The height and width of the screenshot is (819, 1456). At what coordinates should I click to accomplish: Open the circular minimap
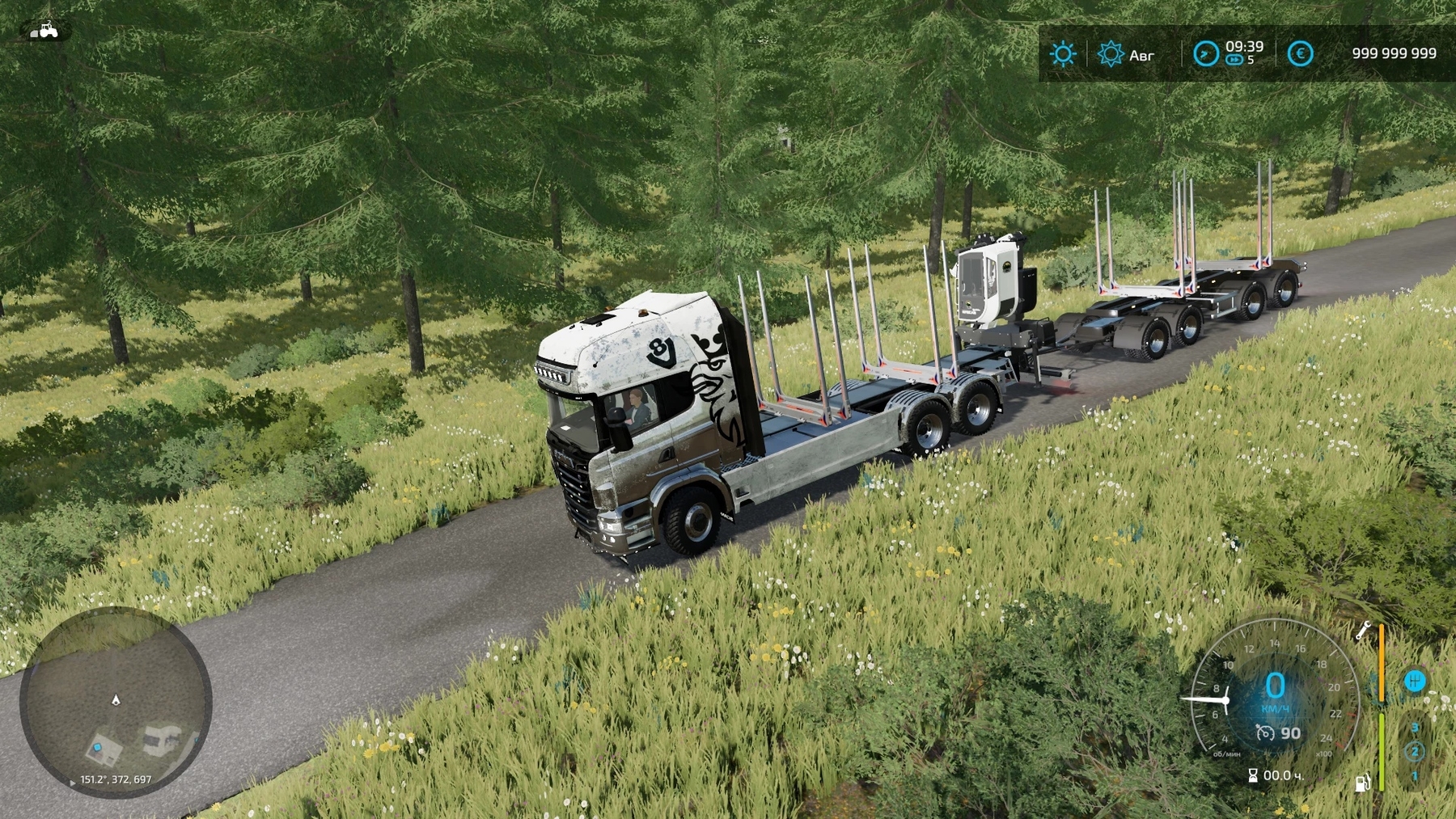116,702
